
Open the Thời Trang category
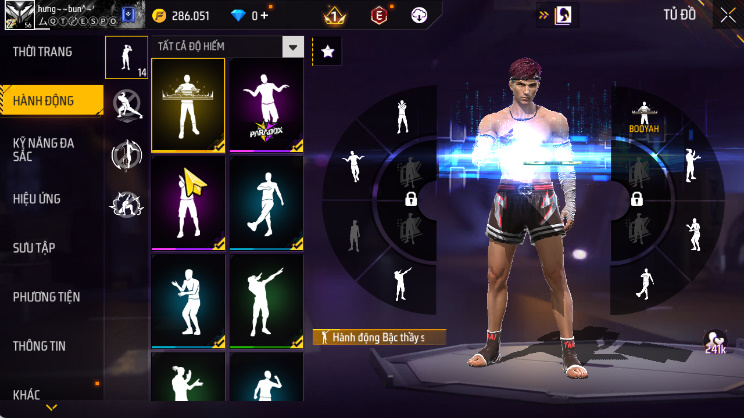[42, 51]
